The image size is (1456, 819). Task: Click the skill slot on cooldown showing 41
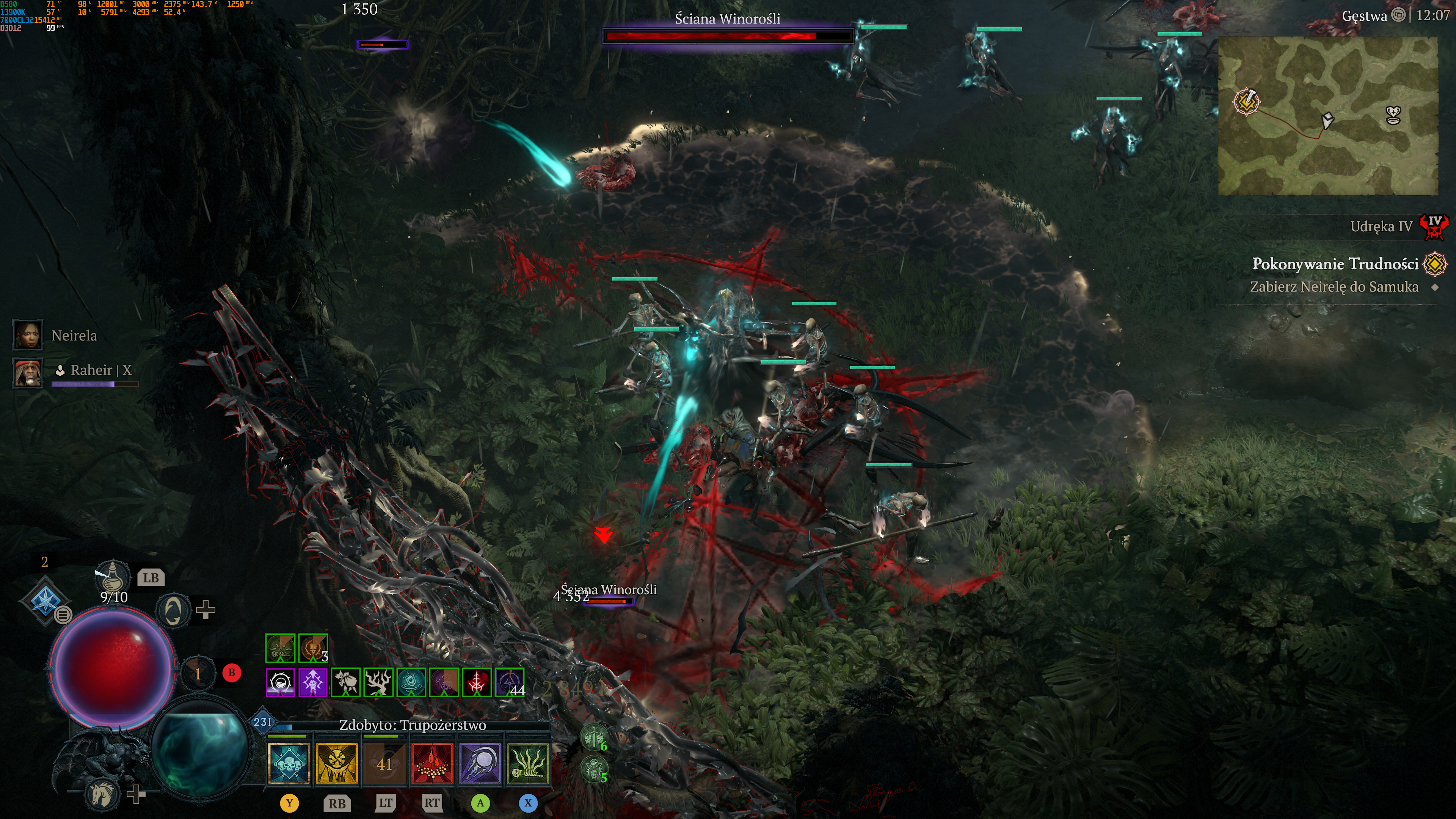pyautogui.click(x=384, y=764)
